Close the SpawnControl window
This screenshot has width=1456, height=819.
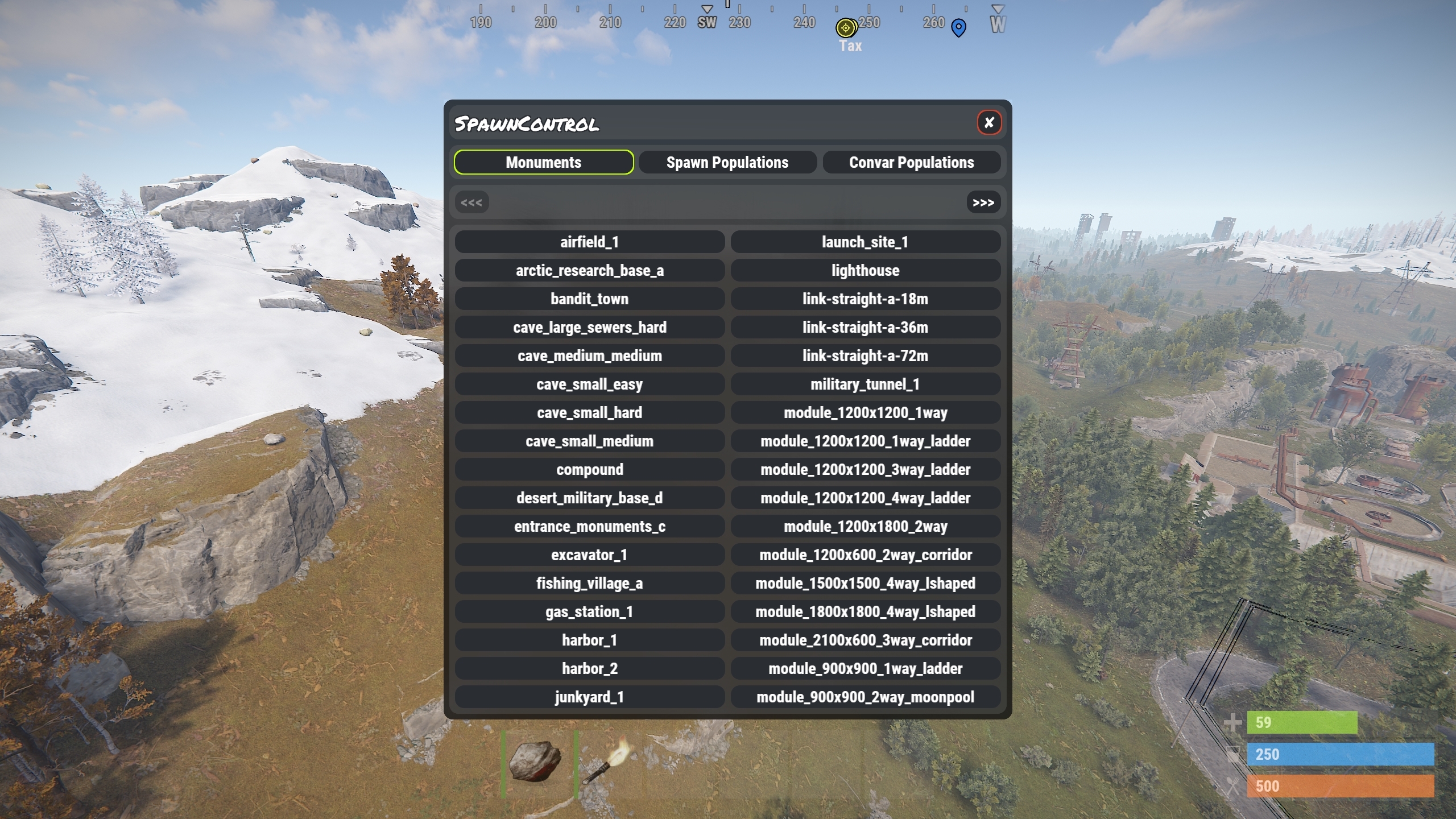(989, 122)
